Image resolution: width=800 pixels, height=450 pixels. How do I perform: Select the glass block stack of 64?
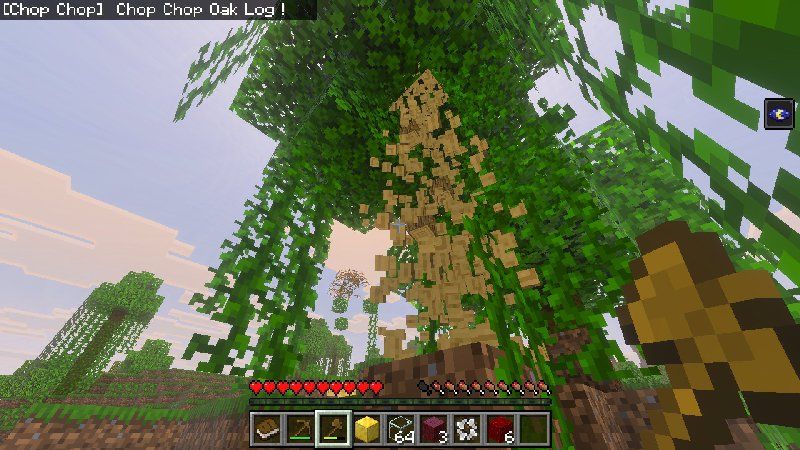[401, 430]
